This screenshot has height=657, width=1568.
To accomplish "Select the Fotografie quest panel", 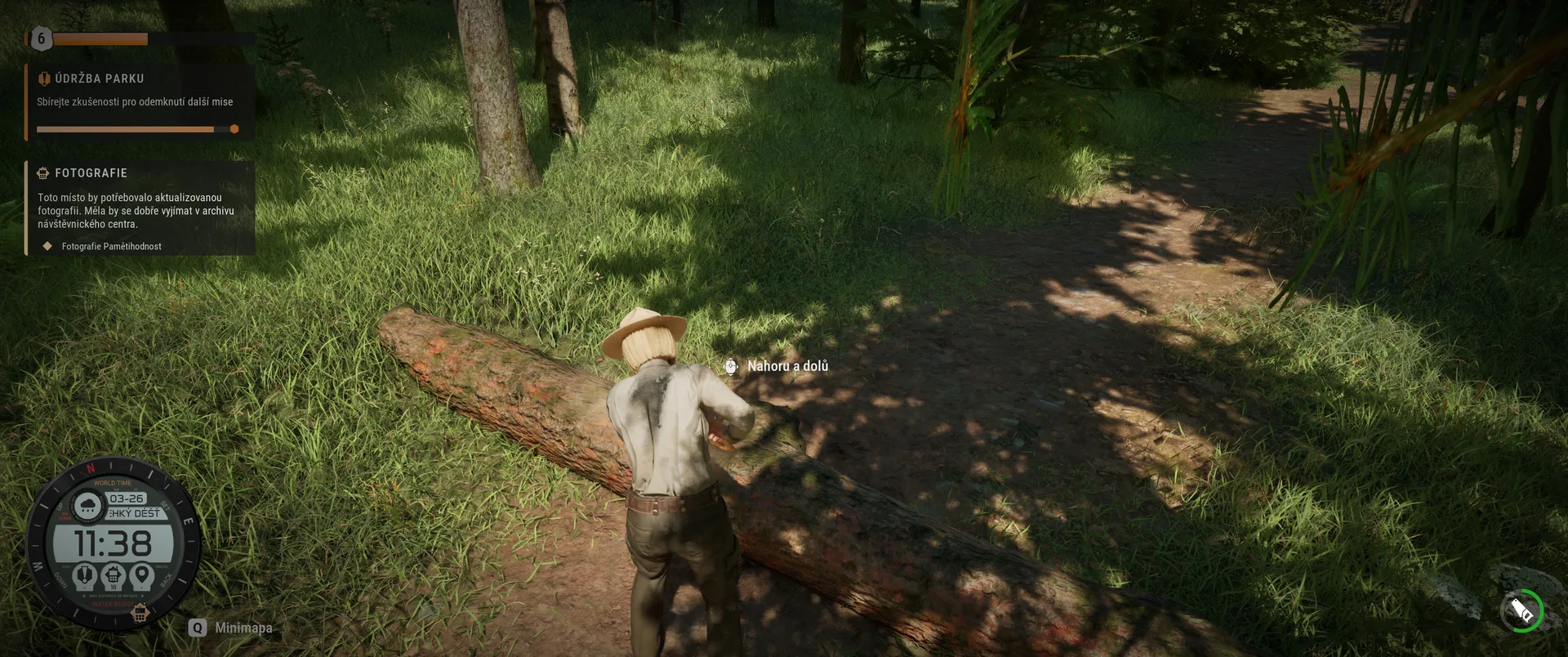I will click(91, 173).
